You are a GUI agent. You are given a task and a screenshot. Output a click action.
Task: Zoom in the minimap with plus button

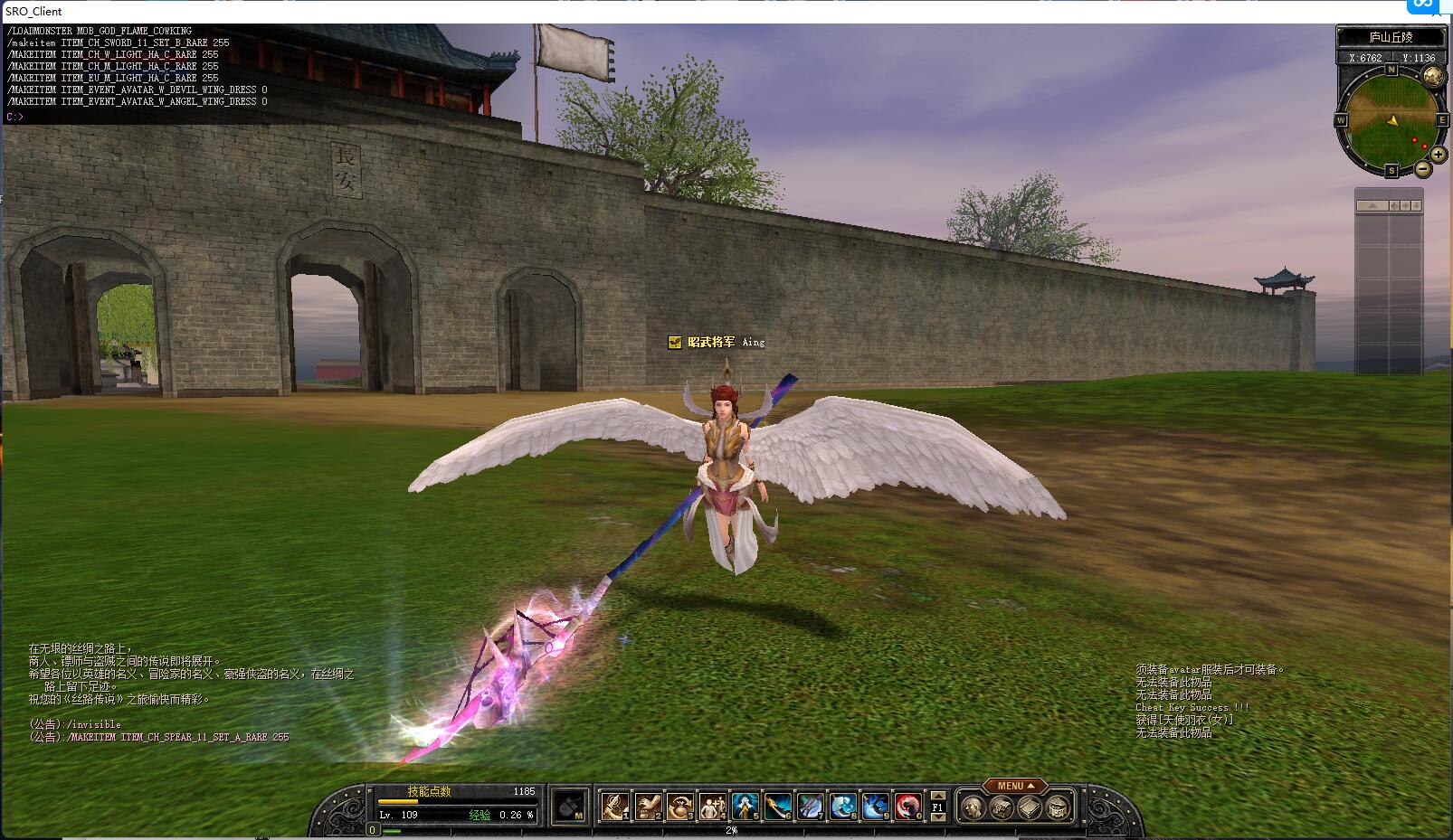tap(1438, 156)
